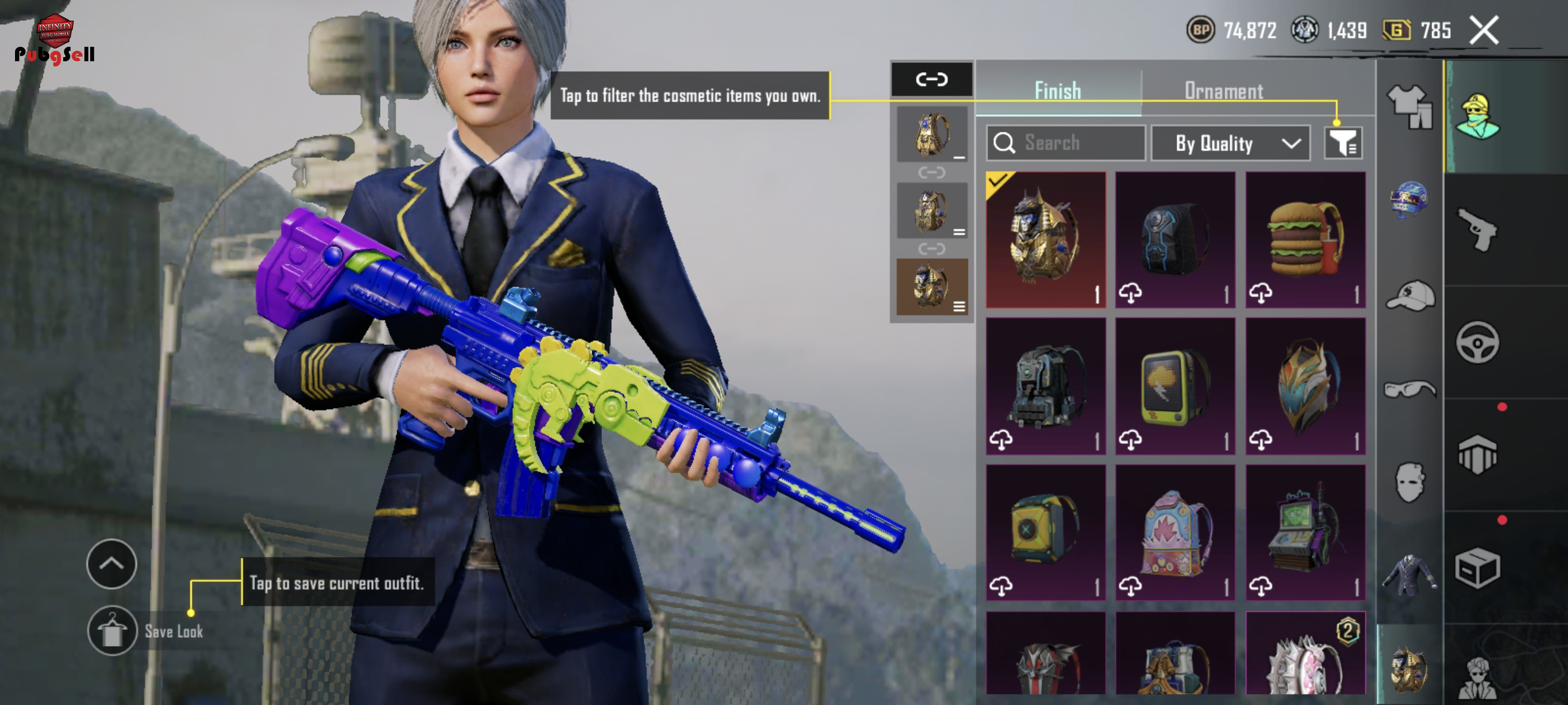
Task: Click the Search input field
Action: tap(1066, 143)
